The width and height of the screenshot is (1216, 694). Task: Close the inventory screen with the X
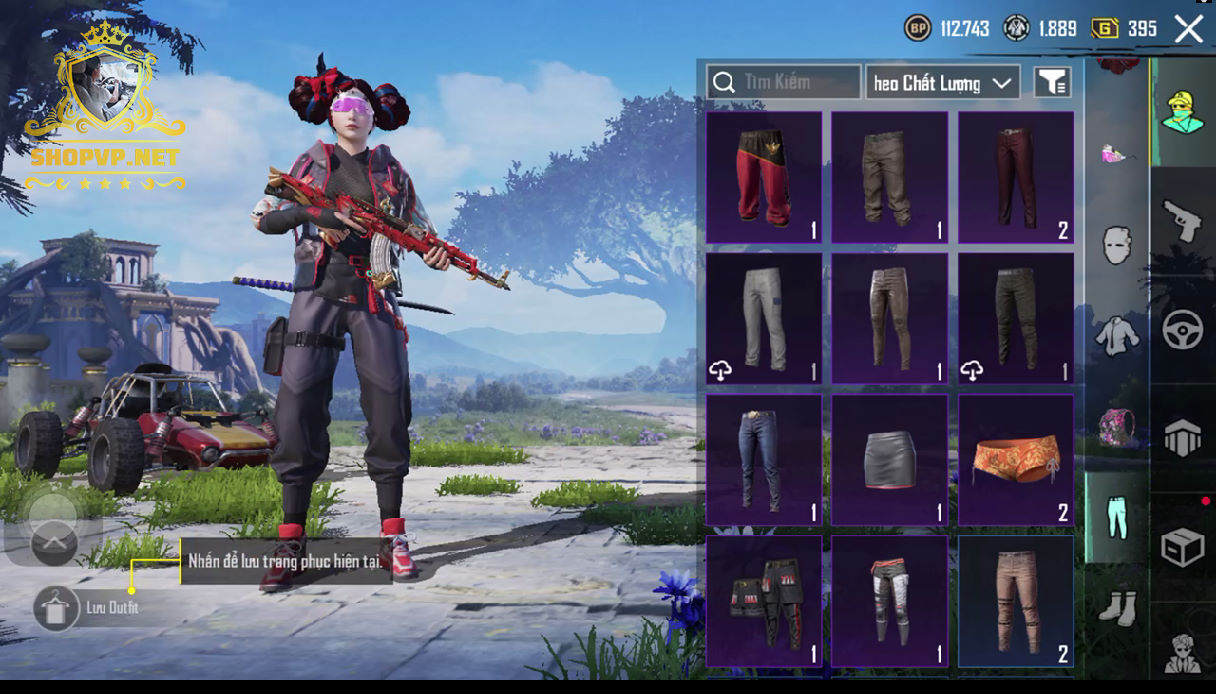(x=1188, y=29)
